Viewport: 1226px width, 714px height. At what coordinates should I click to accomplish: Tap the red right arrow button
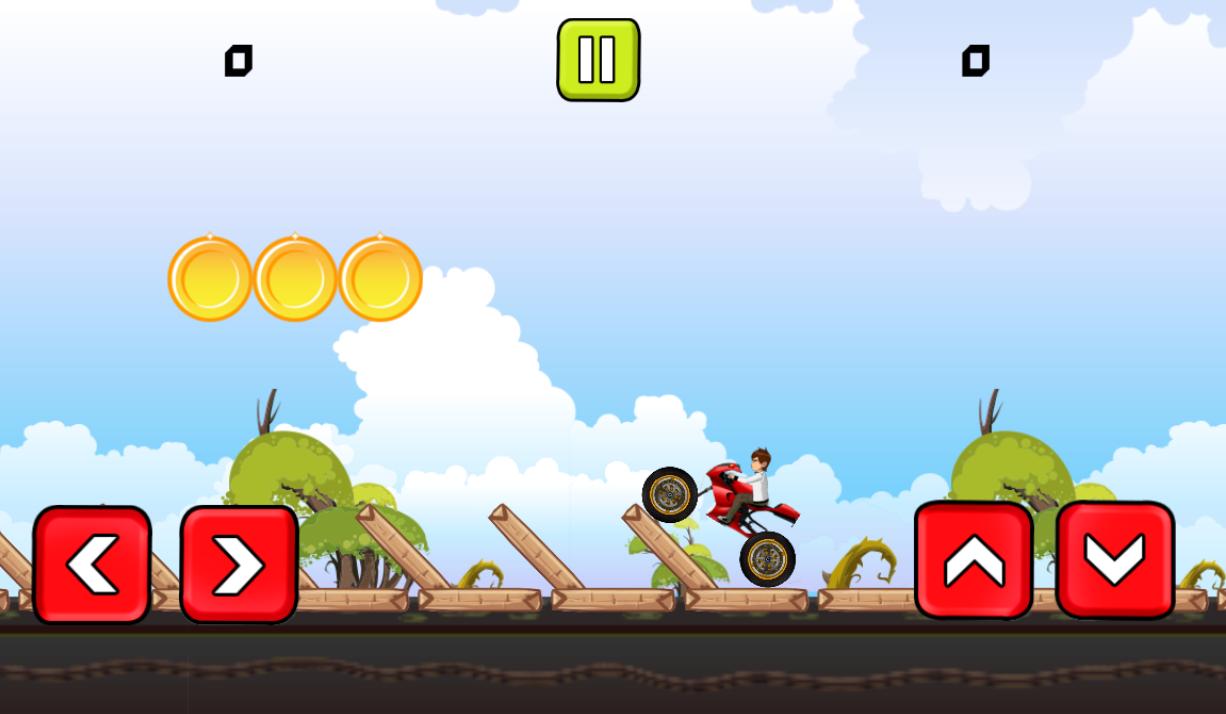coord(239,564)
